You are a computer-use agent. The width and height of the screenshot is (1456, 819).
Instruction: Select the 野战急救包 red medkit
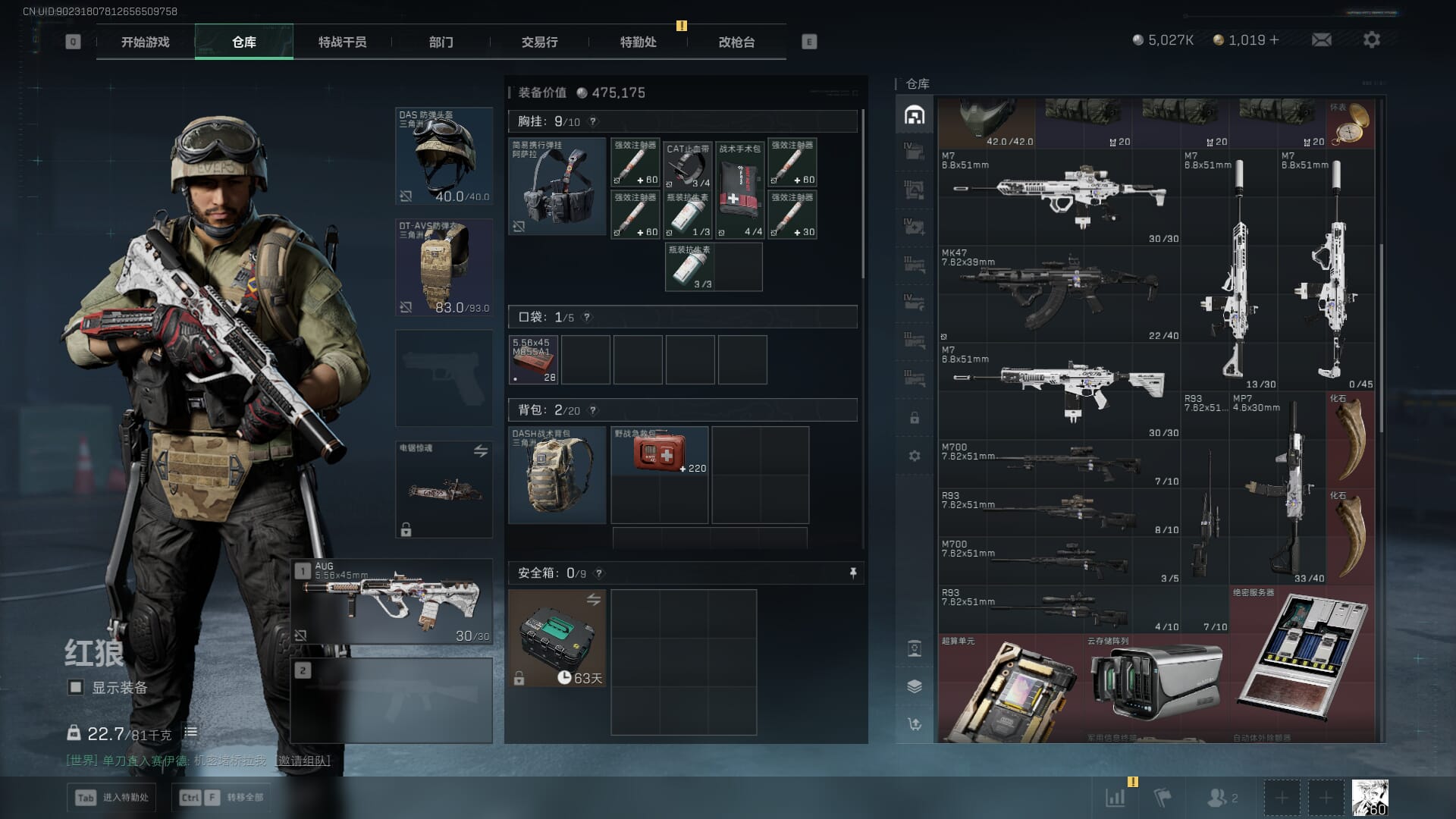[x=659, y=452]
